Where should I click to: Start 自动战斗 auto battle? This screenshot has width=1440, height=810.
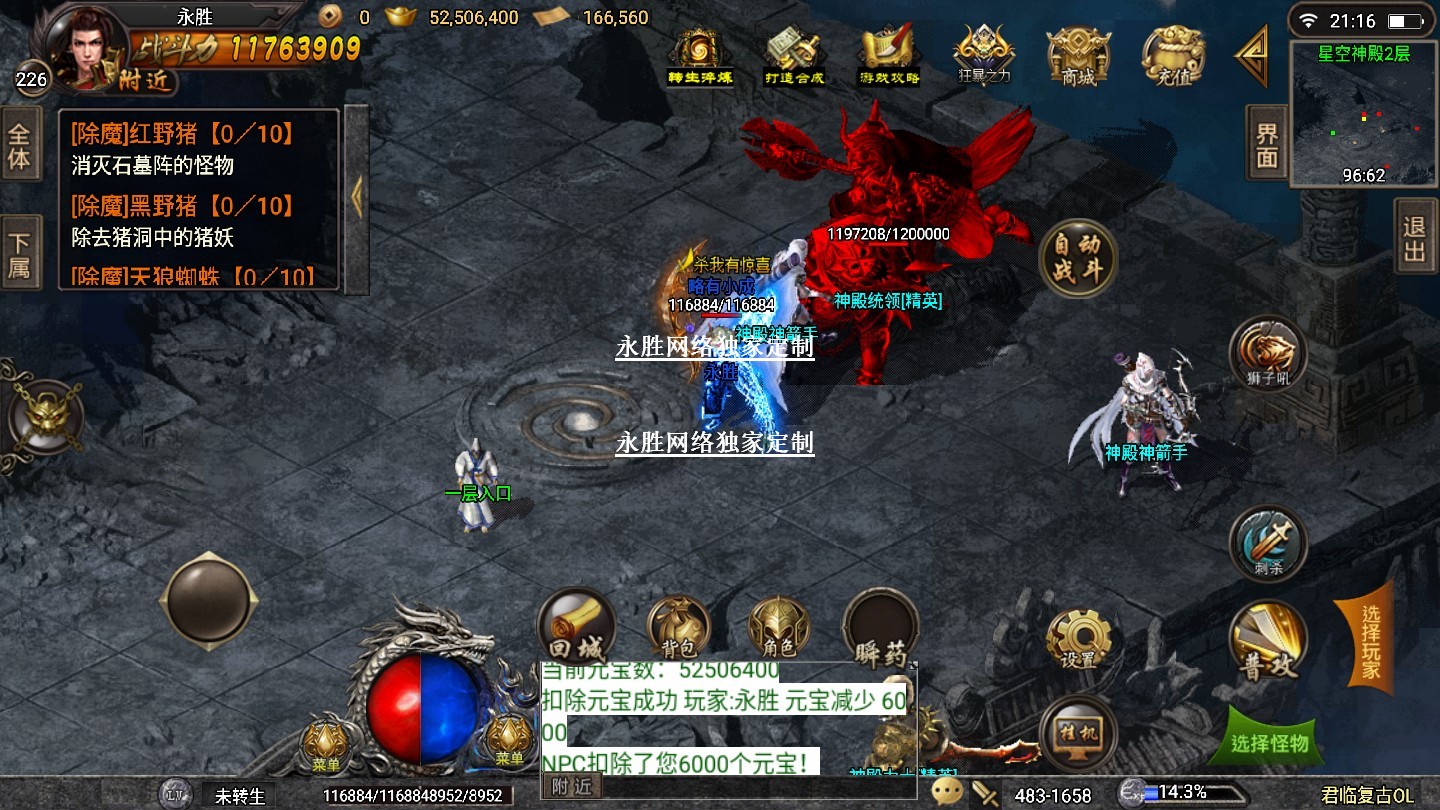[x=1077, y=258]
